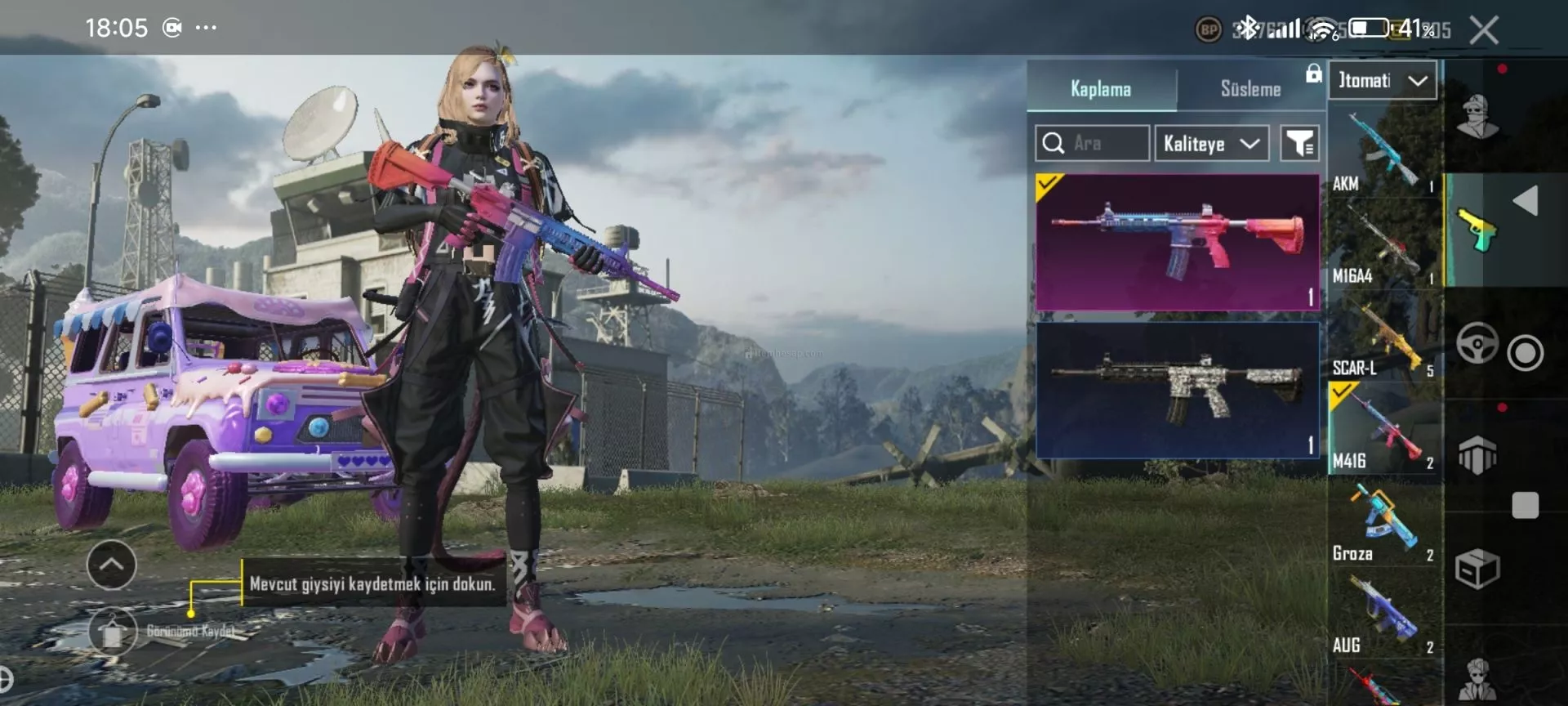
Task: Open the Süsleme tab
Action: click(1249, 88)
